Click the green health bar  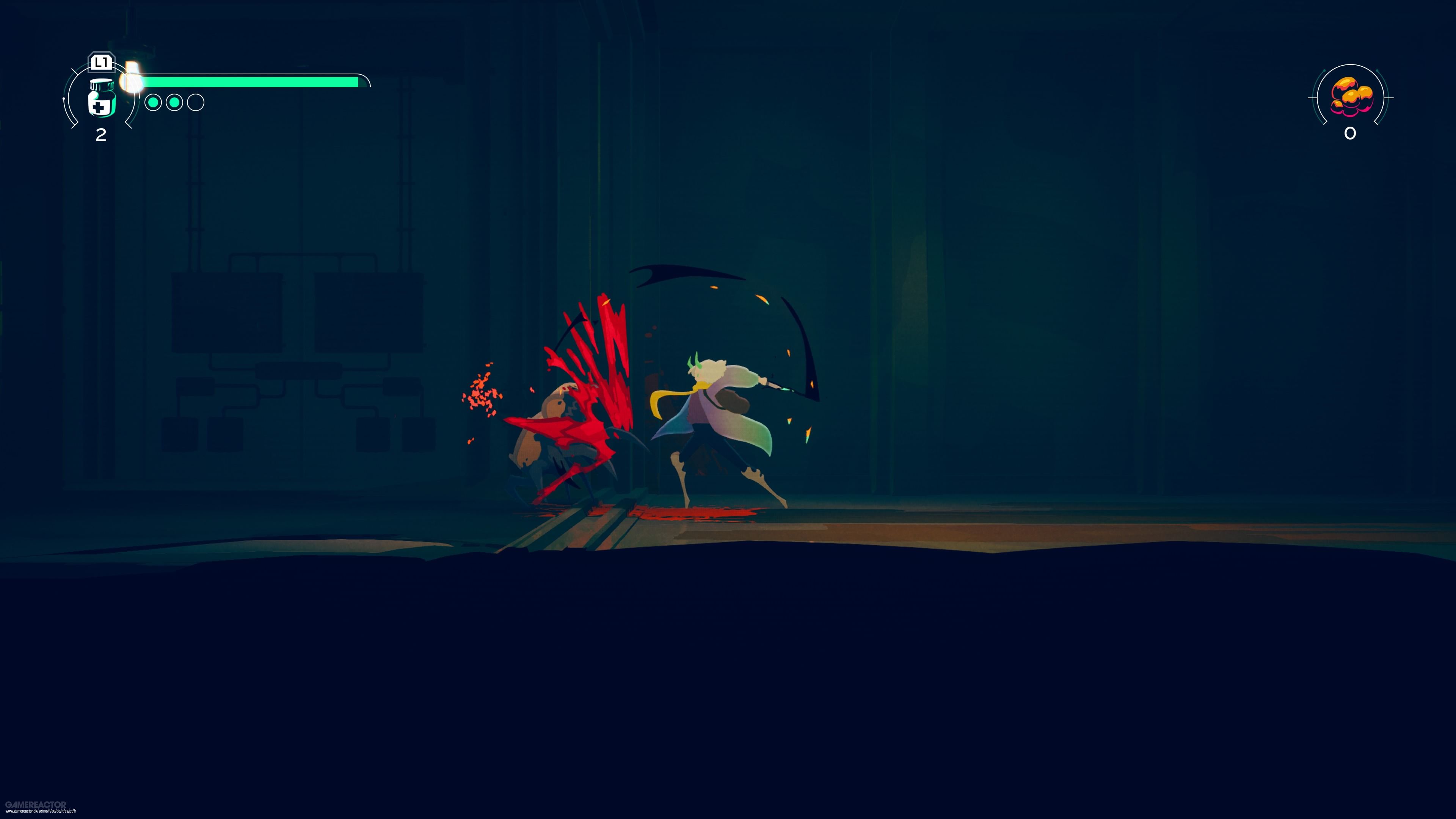pos(254,83)
